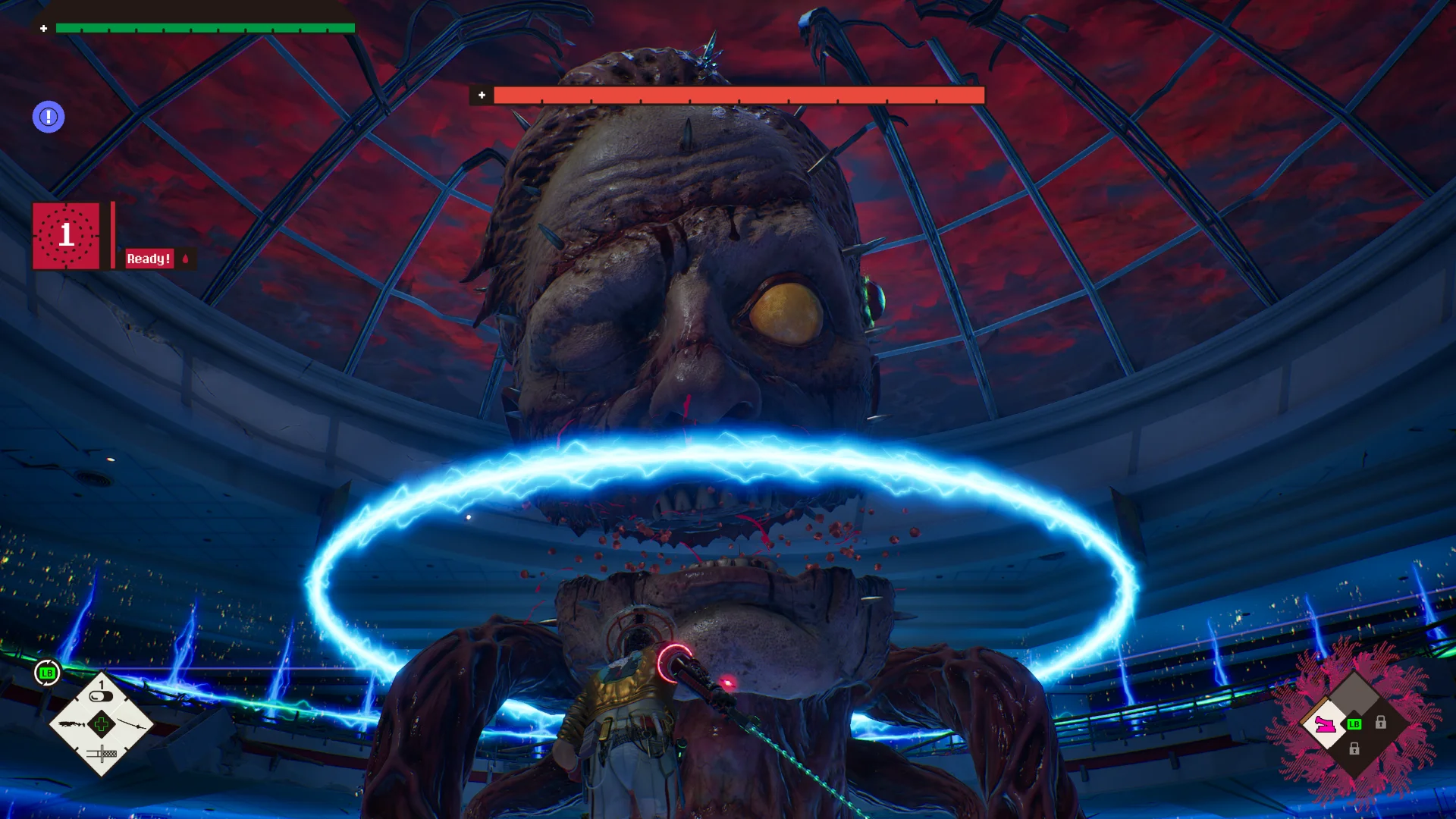
Task: Toggle the LB swap icon near the item wheel
Action: coord(47,673)
